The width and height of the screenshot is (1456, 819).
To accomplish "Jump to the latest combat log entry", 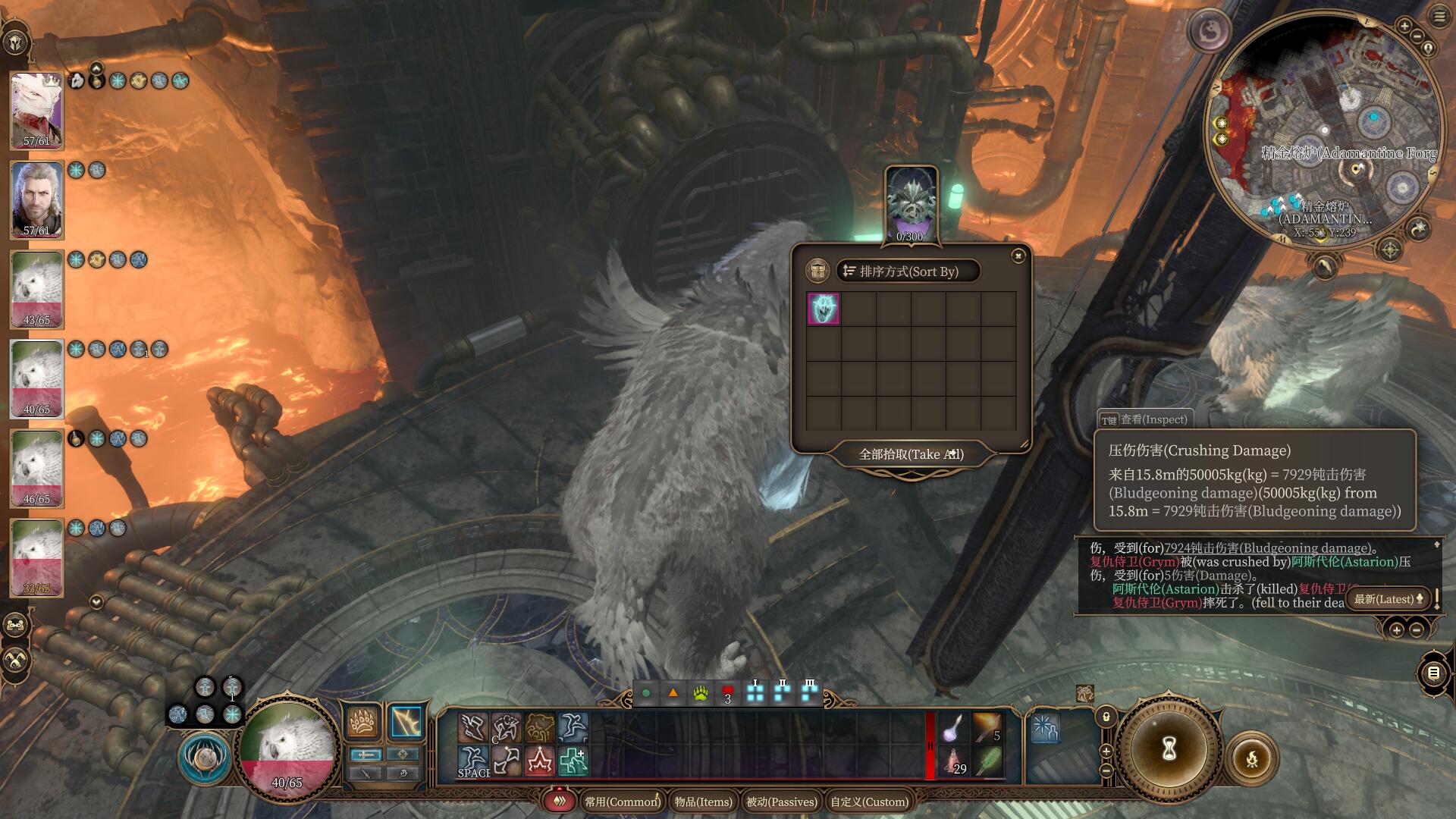I will (1389, 599).
